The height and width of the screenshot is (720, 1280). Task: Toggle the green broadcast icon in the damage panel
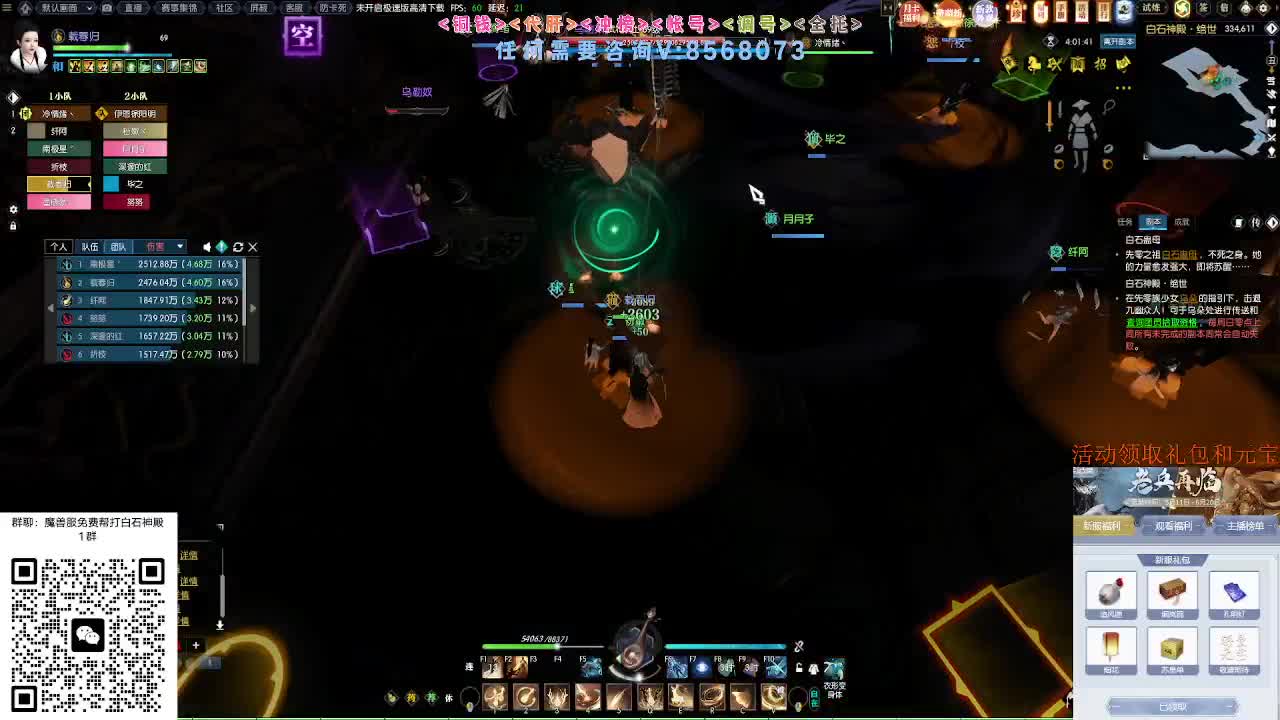click(x=222, y=247)
